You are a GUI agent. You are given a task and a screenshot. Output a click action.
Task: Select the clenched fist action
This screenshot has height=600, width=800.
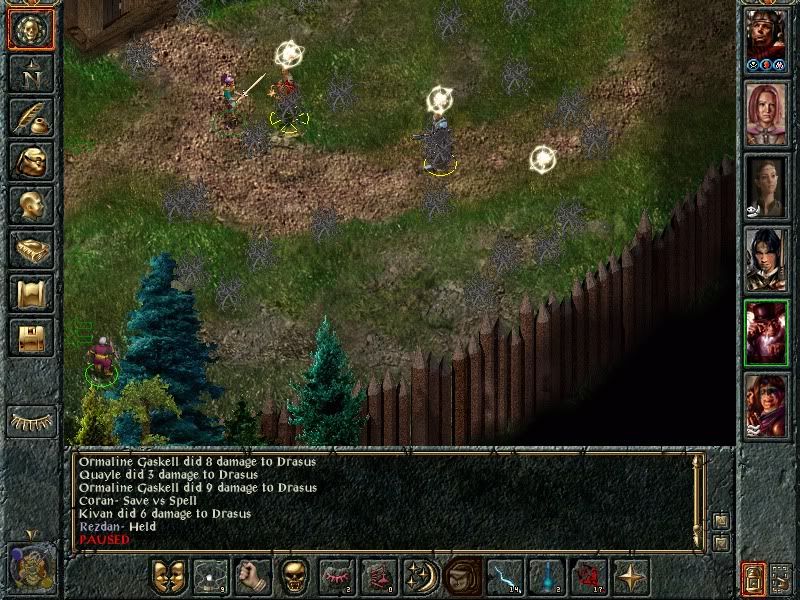coord(252,577)
